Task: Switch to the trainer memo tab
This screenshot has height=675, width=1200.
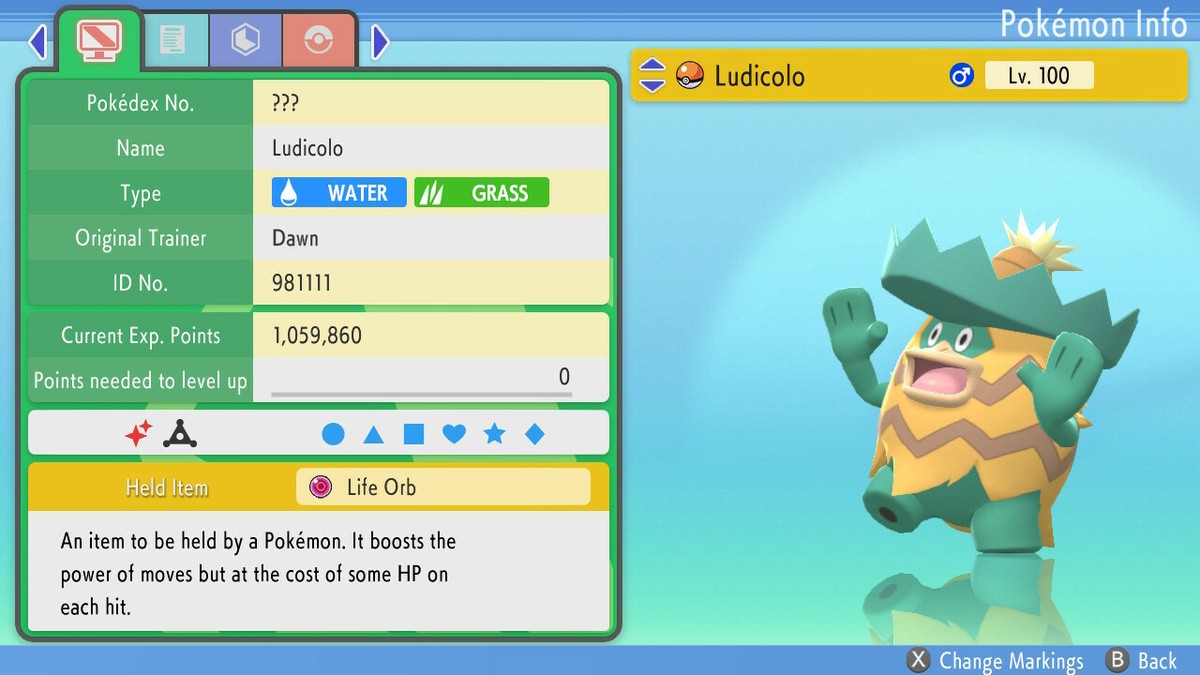Action: click(172, 40)
